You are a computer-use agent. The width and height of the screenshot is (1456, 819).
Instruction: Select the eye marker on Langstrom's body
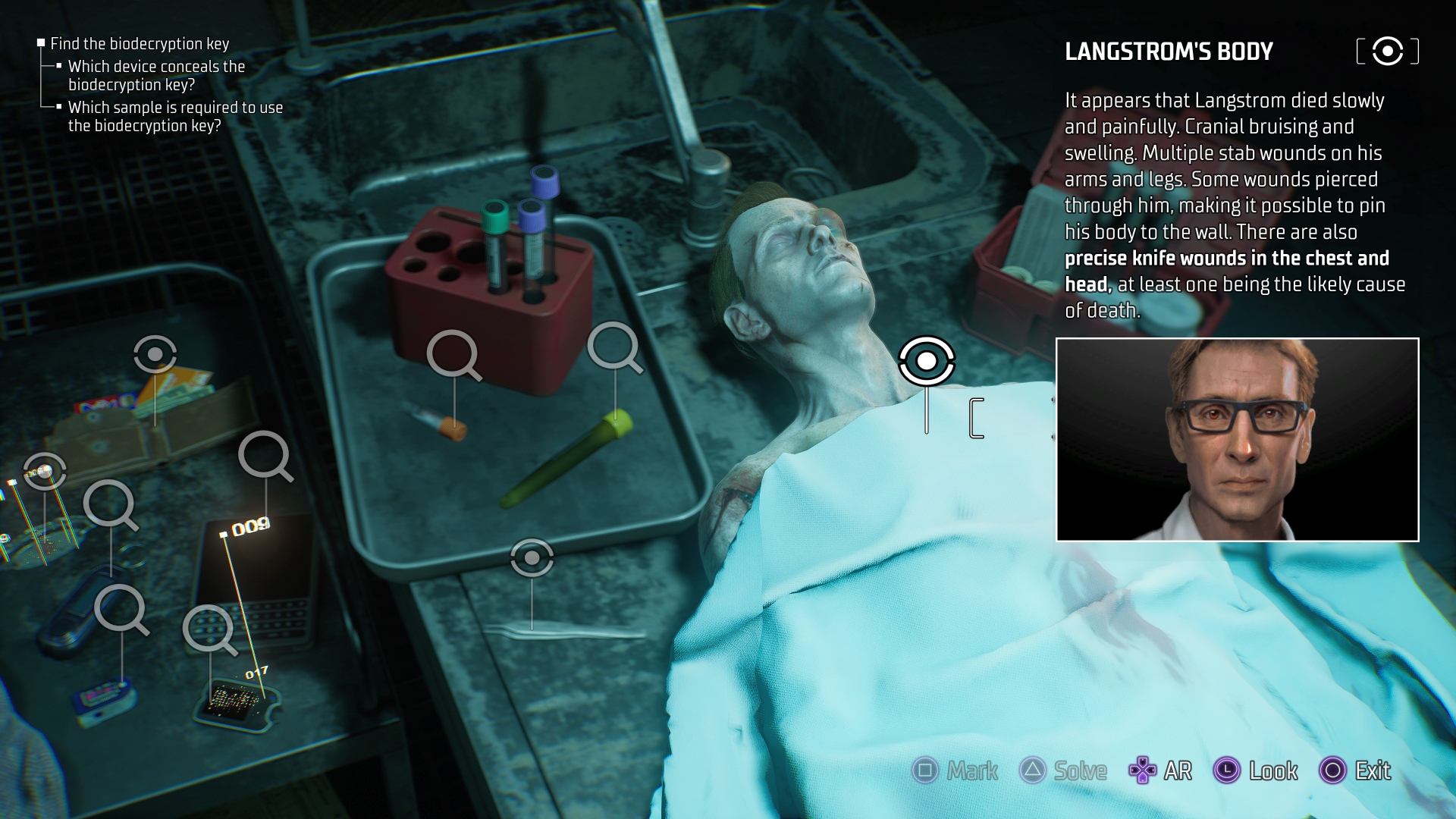pyautogui.click(x=926, y=361)
